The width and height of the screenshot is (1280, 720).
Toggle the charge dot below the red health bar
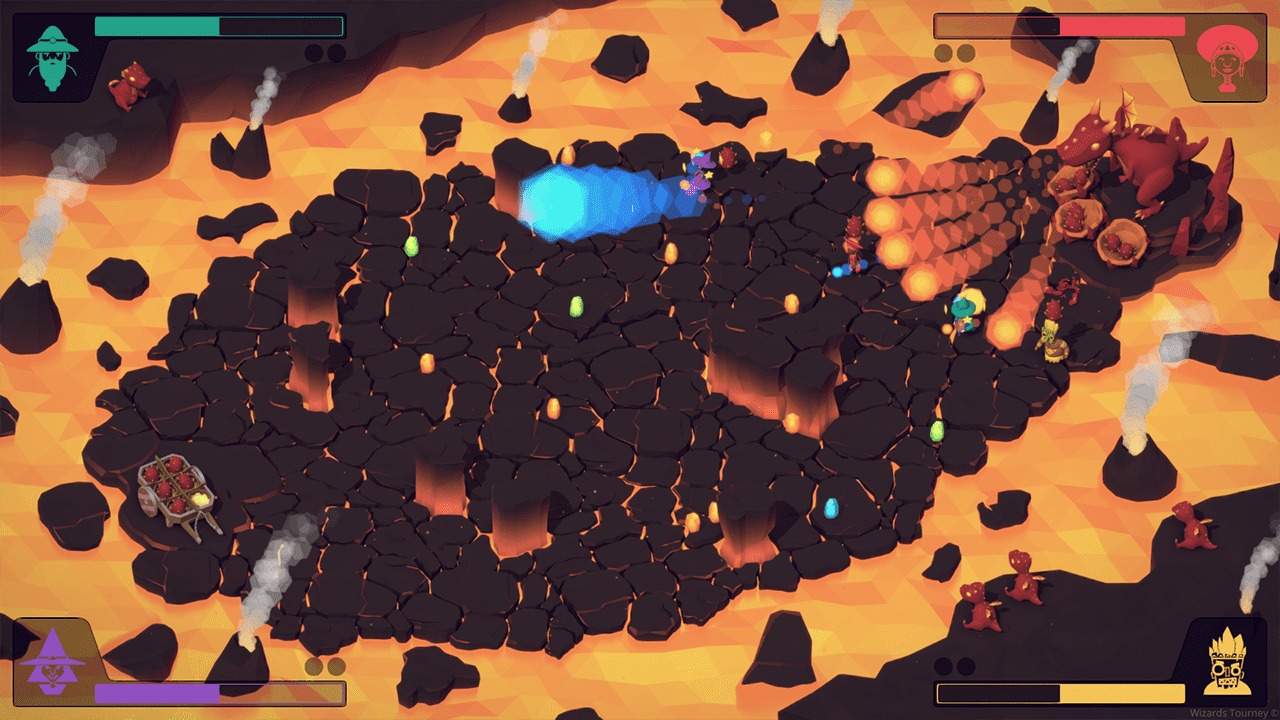[941, 53]
